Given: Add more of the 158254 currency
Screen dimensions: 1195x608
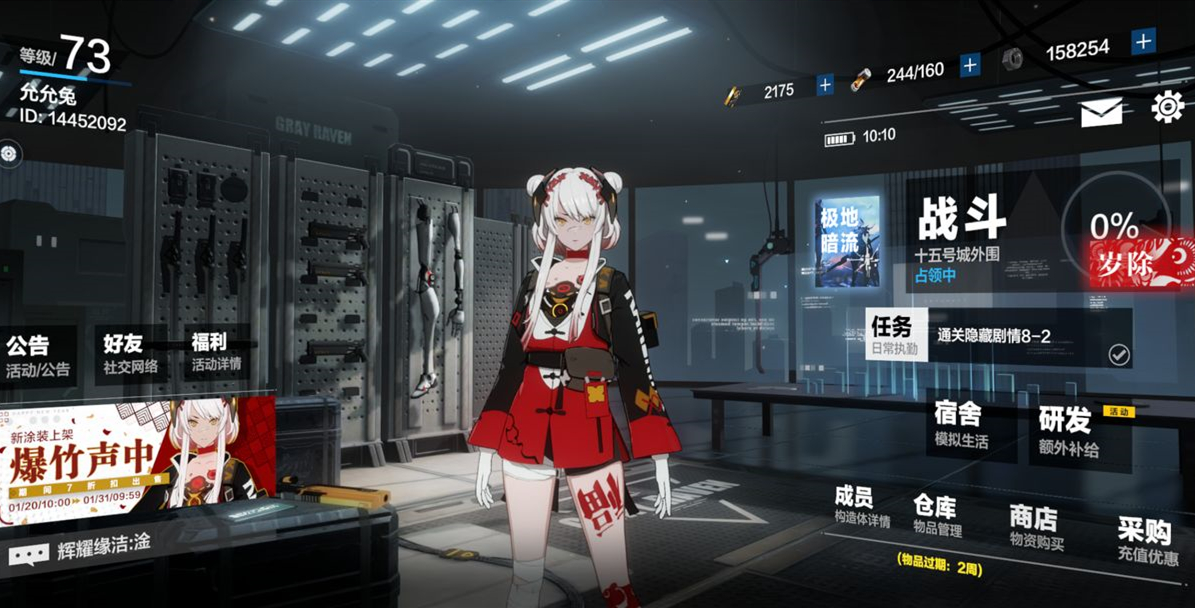Looking at the screenshot, I should click(1143, 42).
